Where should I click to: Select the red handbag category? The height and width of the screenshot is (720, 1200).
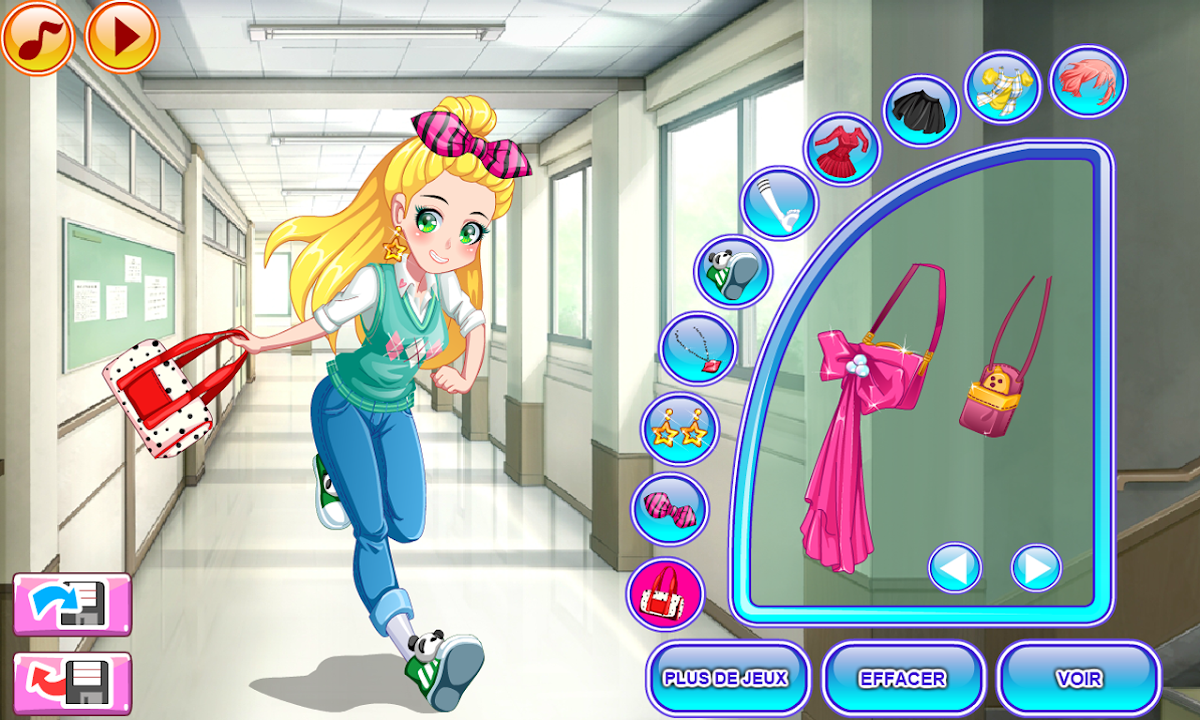coord(665,594)
